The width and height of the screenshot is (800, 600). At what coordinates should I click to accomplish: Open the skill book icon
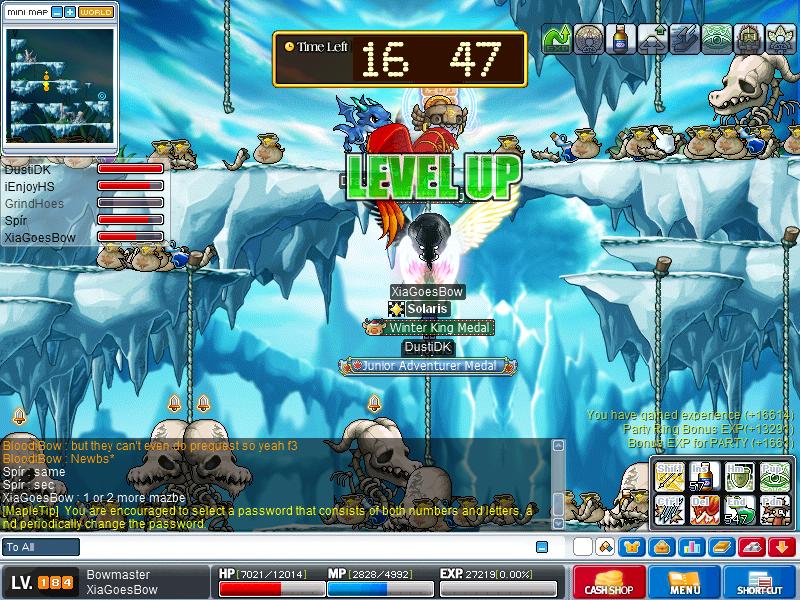pos(721,547)
